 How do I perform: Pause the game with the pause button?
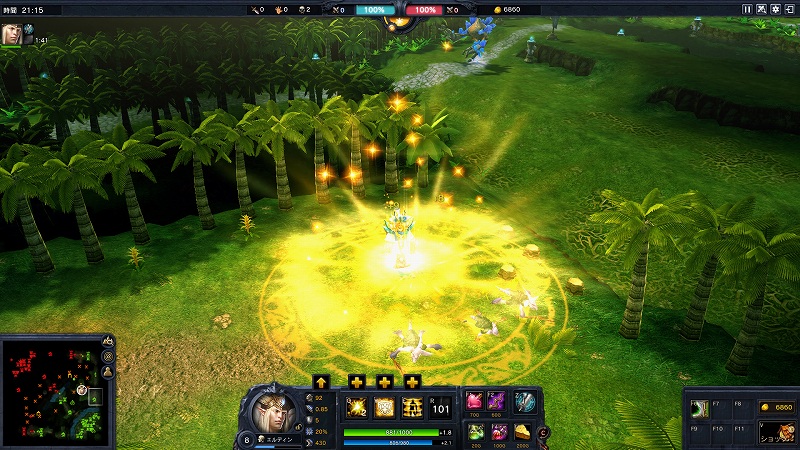tap(747, 9)
